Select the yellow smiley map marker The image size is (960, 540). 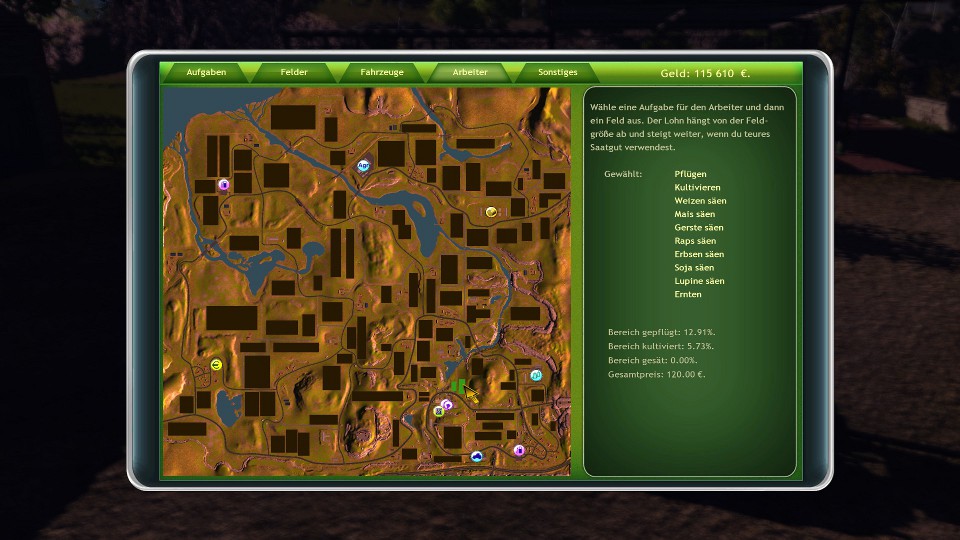[x=216, y=365]
